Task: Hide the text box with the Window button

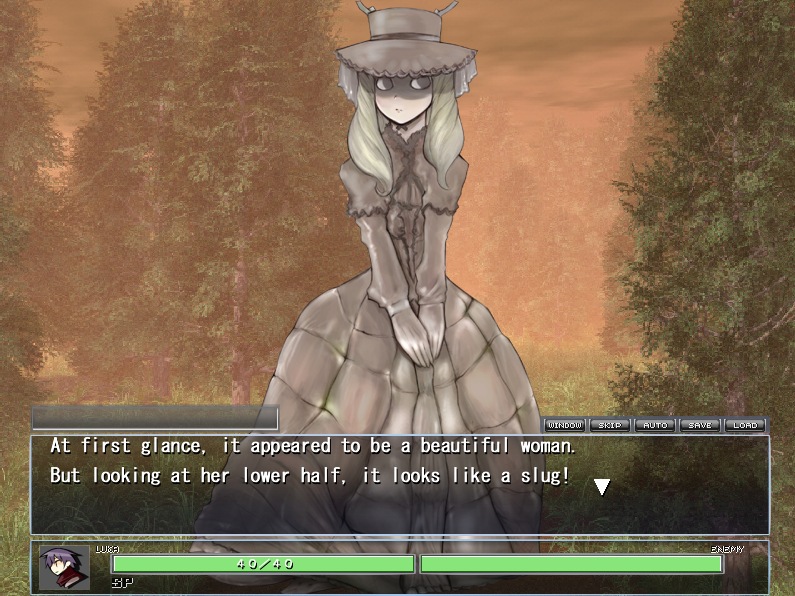Action: tap(565, 425)
